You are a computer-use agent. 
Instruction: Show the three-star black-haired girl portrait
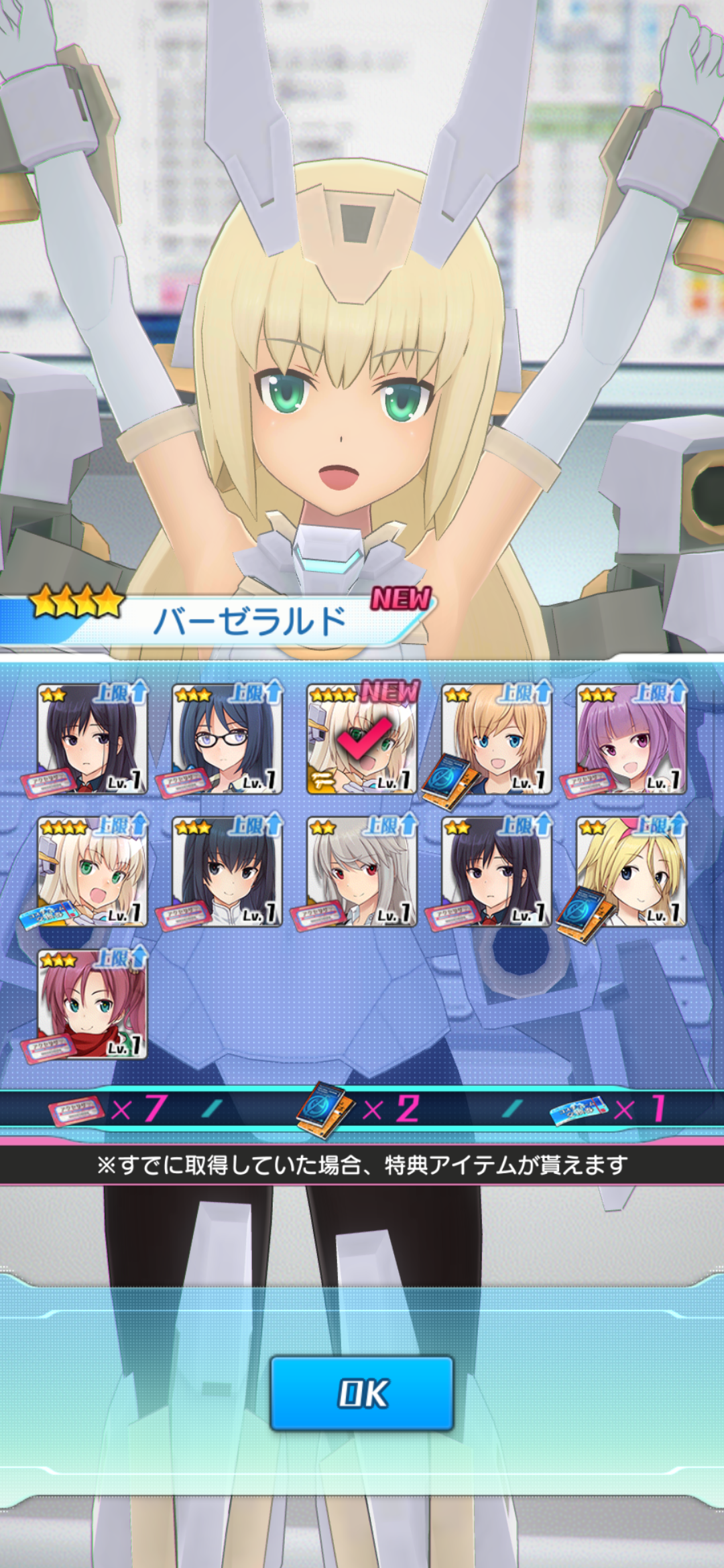[x=227, y=872]
